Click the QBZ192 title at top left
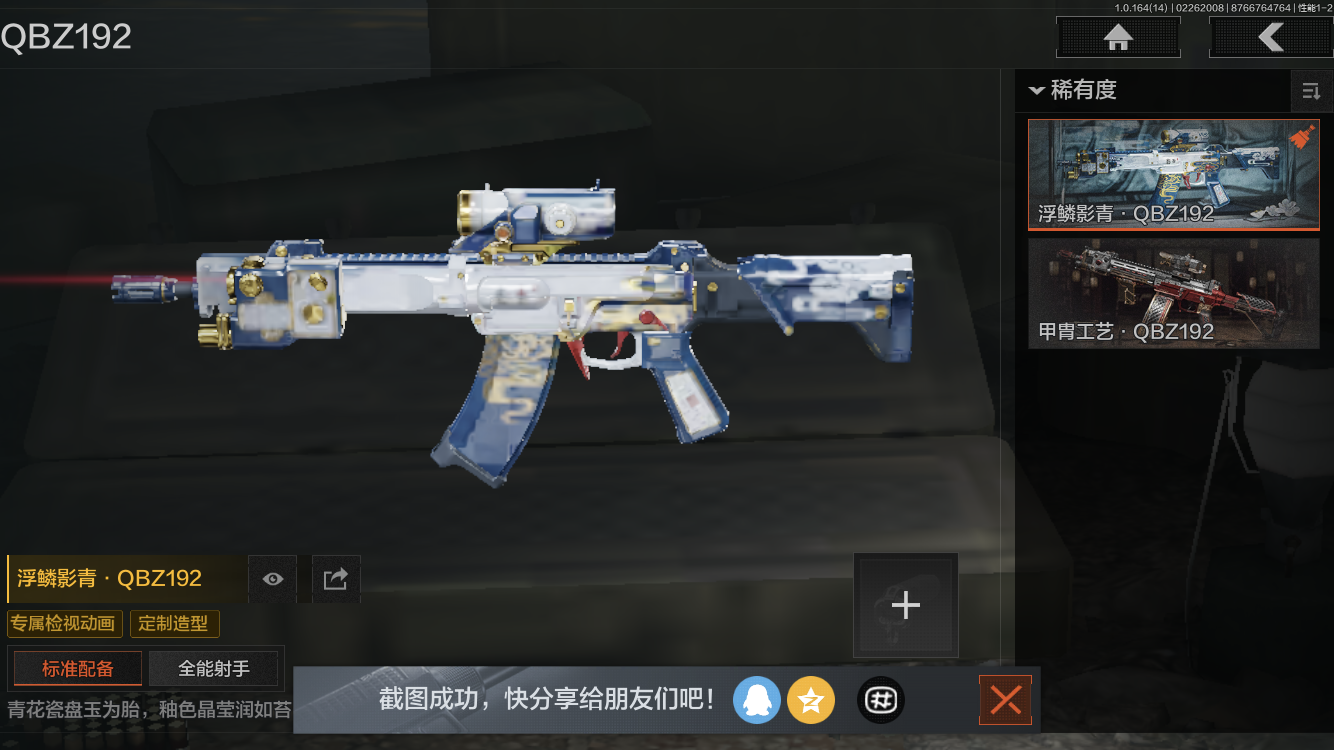The width and height of the screenshot is (1334, 750). click(x=66, y=36)
